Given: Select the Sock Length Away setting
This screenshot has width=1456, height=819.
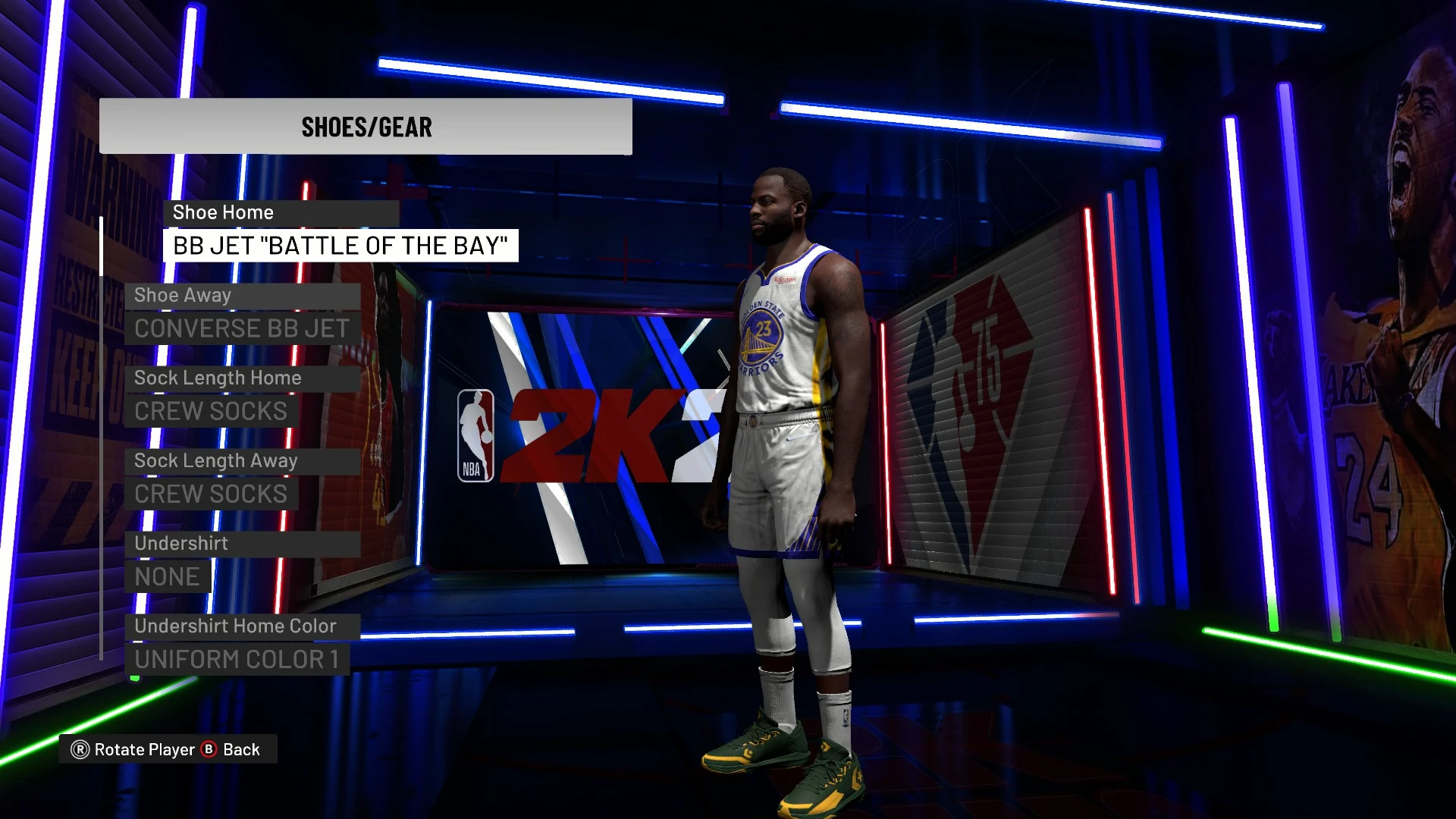Looking at the screenshot, I should point(211,494).
